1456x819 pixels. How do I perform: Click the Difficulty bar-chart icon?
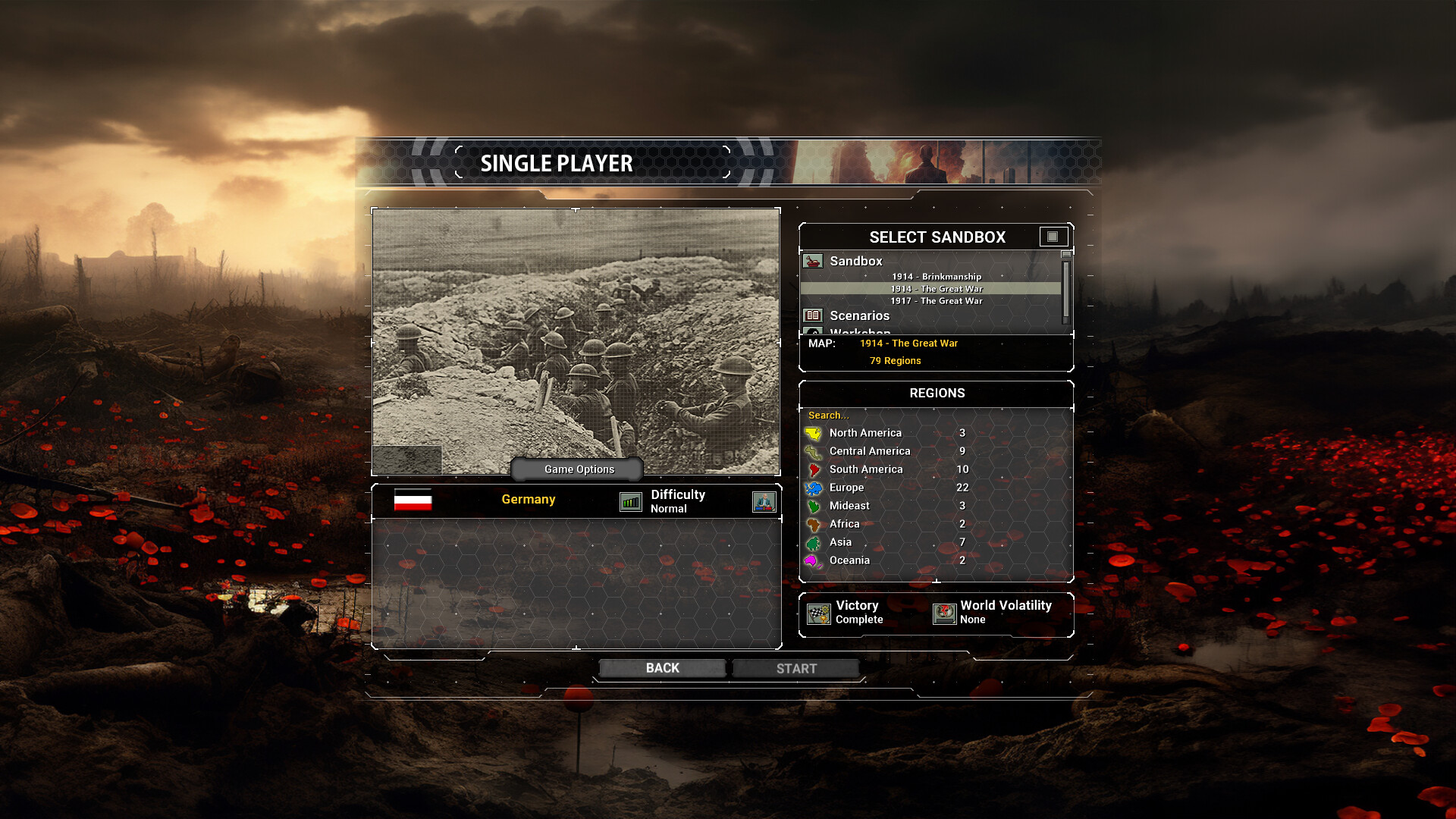click(629, 501)
